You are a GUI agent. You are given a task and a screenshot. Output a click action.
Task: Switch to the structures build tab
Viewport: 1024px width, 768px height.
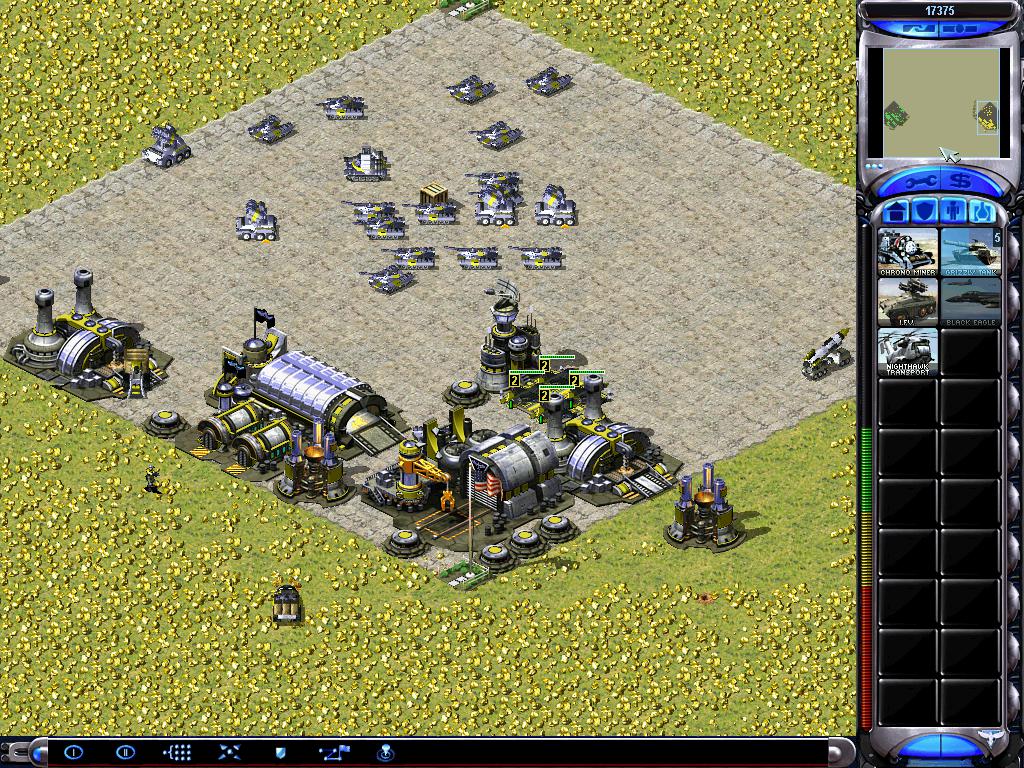click(895, 212)
